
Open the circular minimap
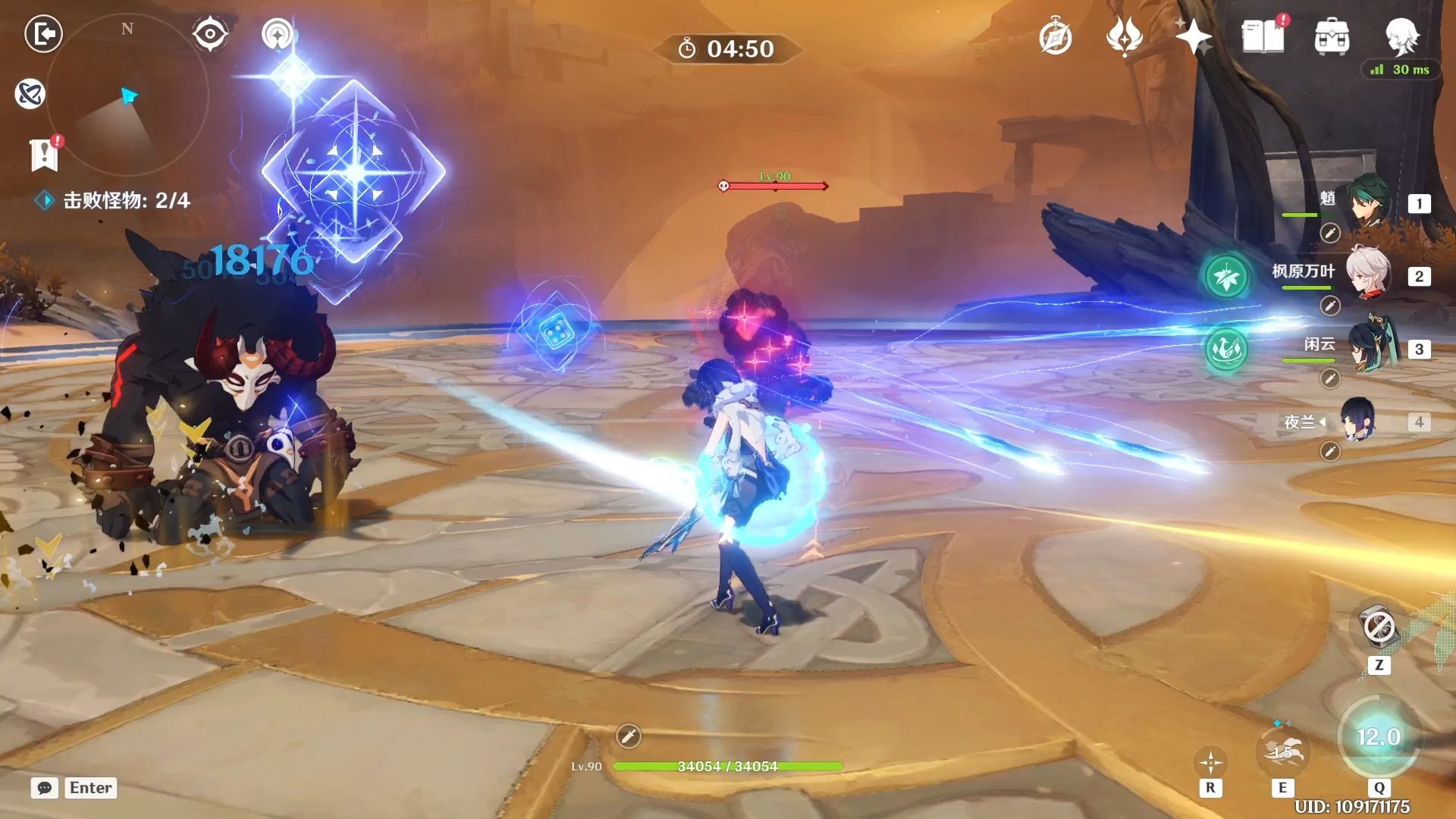(x=127, y=95)
